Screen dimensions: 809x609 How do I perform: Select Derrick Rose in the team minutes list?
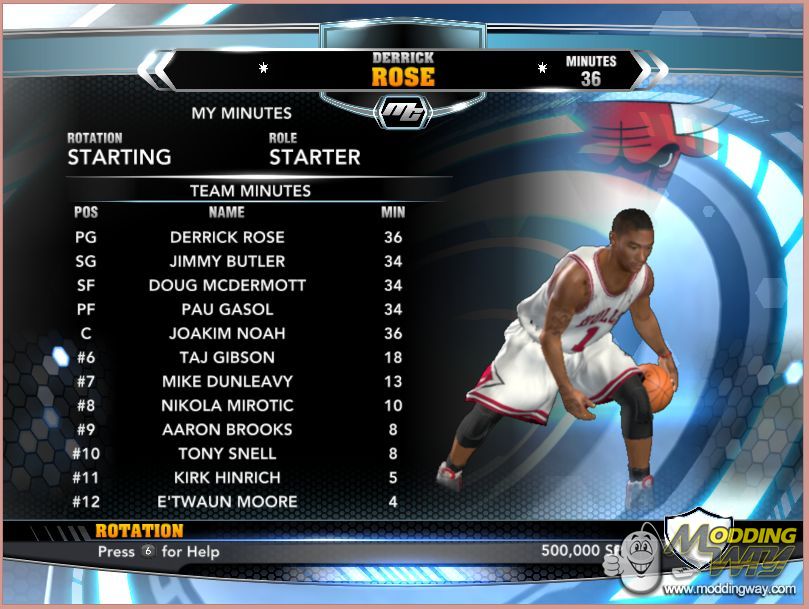click(x=227, y=237)
